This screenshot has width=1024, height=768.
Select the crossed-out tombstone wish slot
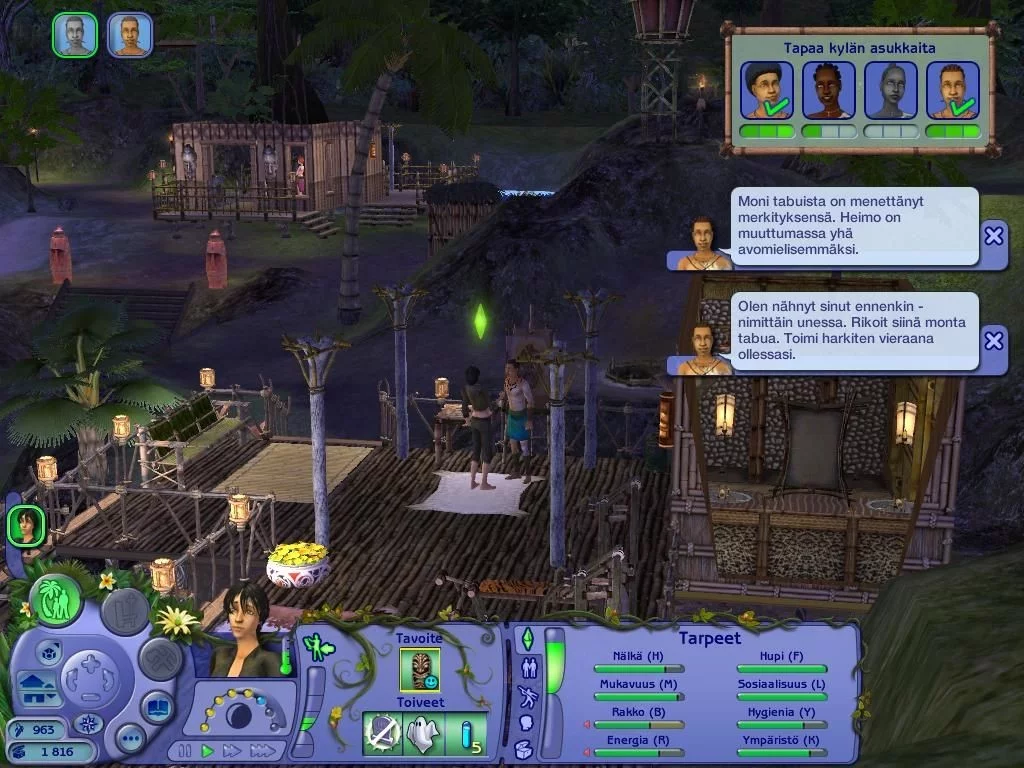(381, 734)
